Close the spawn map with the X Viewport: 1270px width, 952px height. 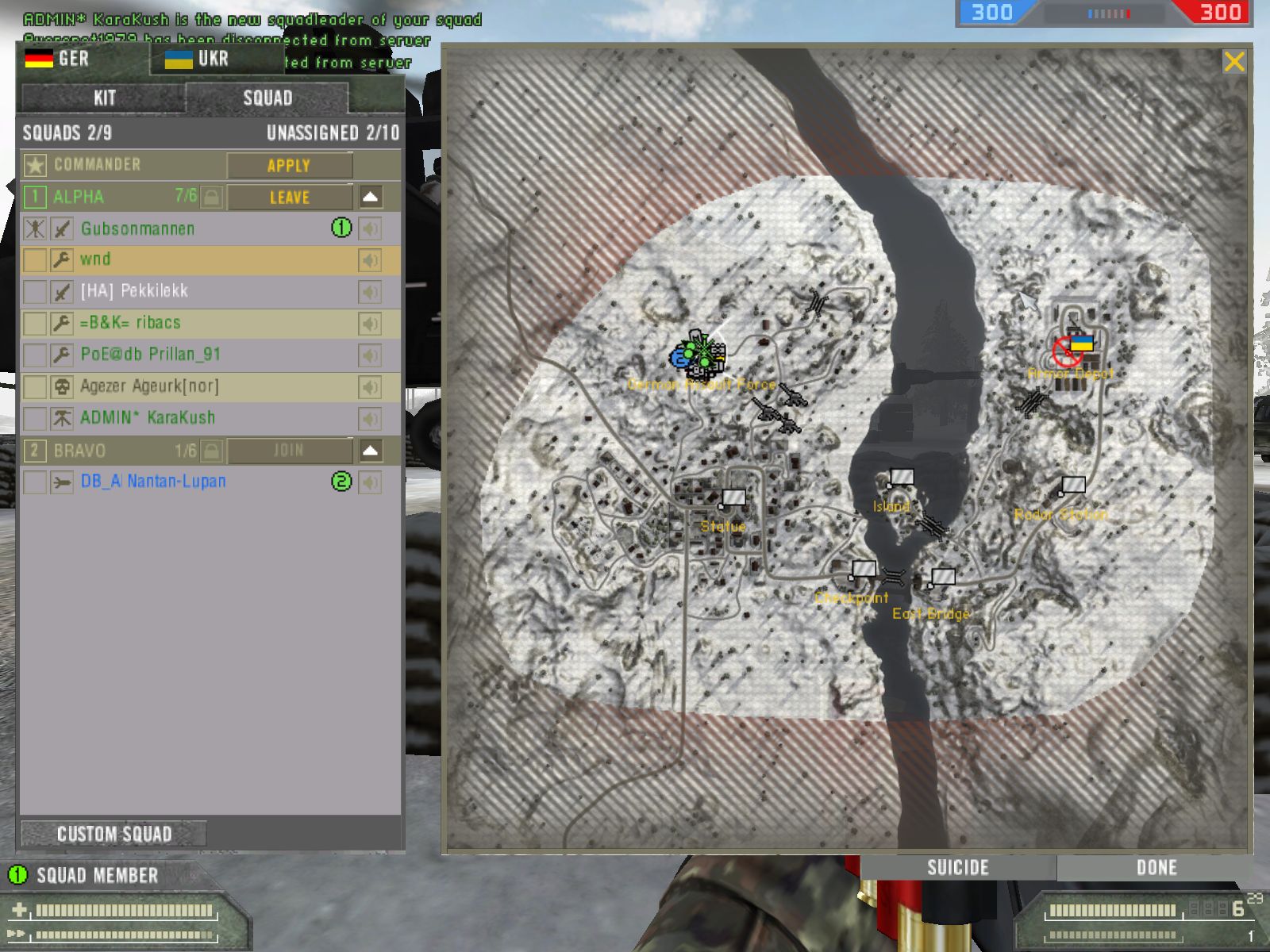click(x=1233, y=62)
